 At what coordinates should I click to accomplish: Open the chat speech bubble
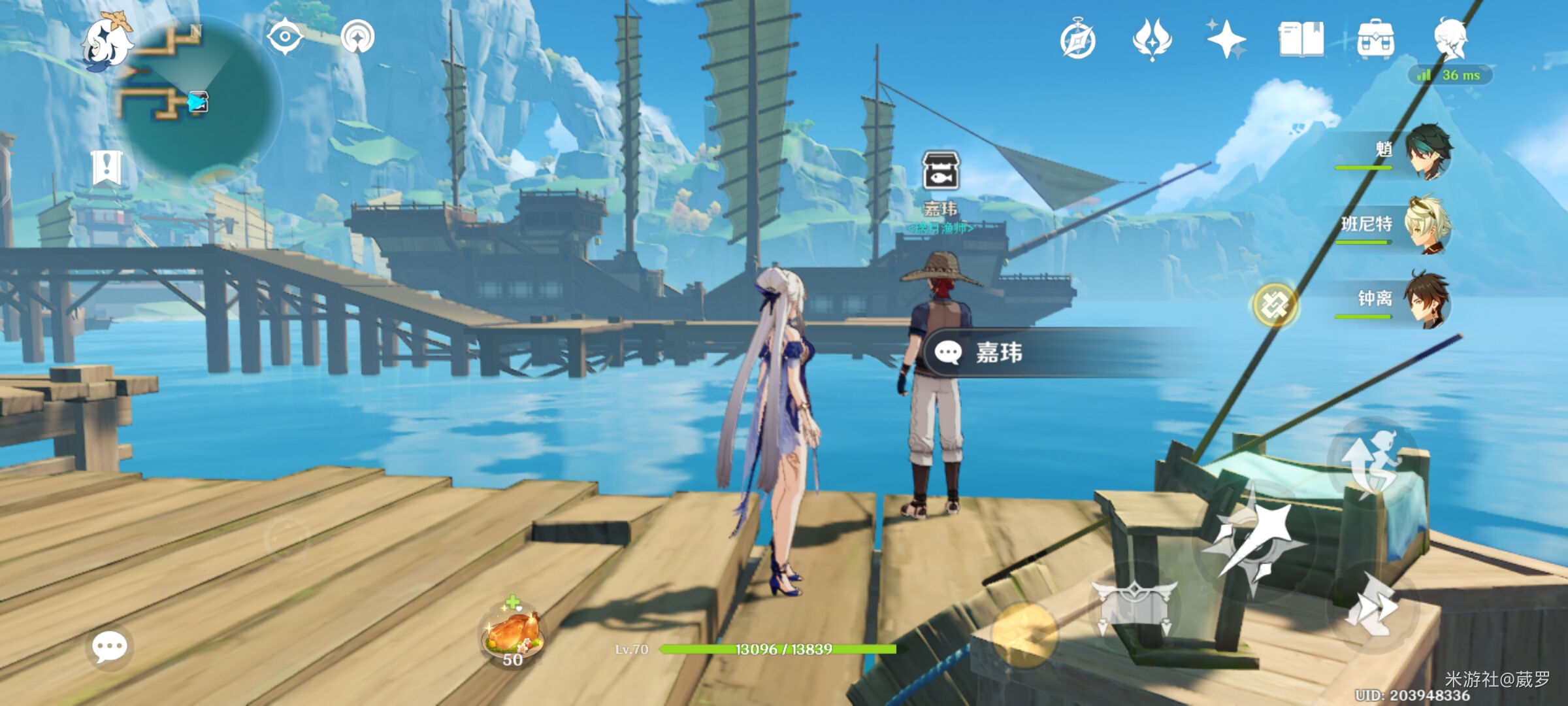pos(109,647)
